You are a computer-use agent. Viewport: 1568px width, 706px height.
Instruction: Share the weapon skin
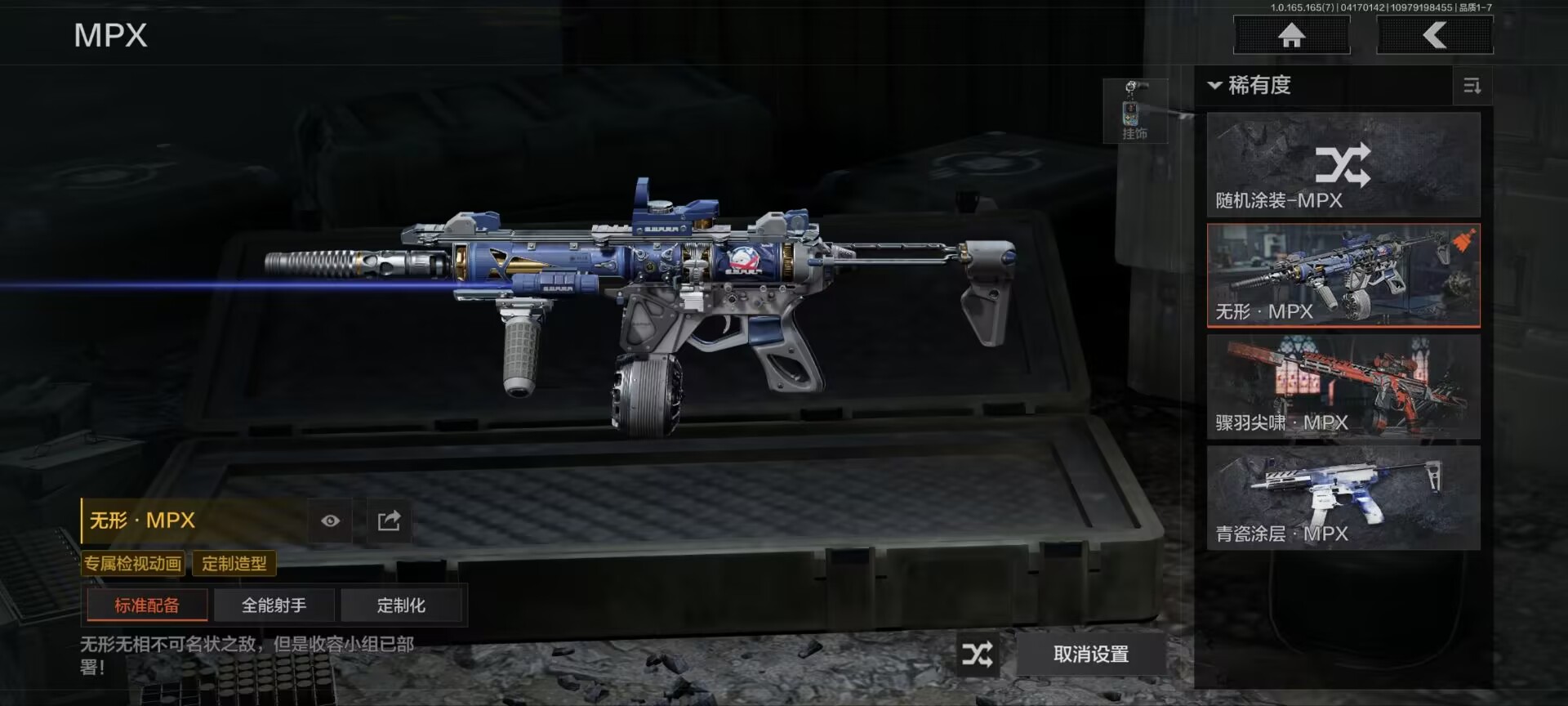389,521
